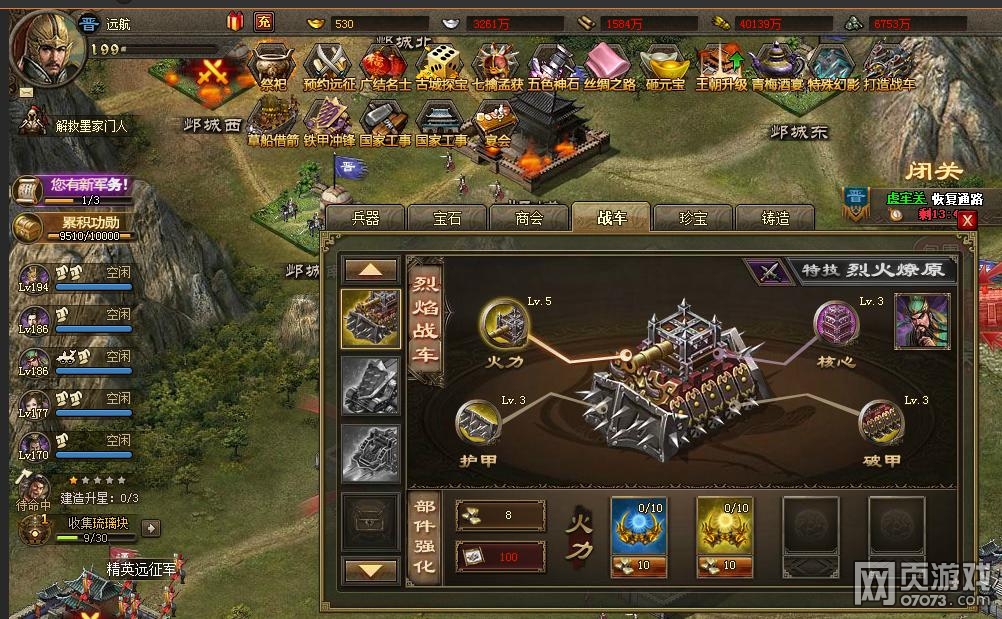Image resolution: width=1002 pixels, height=619 pixels.
Task: Select the 商会 tab
Action: (x=529, y=218)
